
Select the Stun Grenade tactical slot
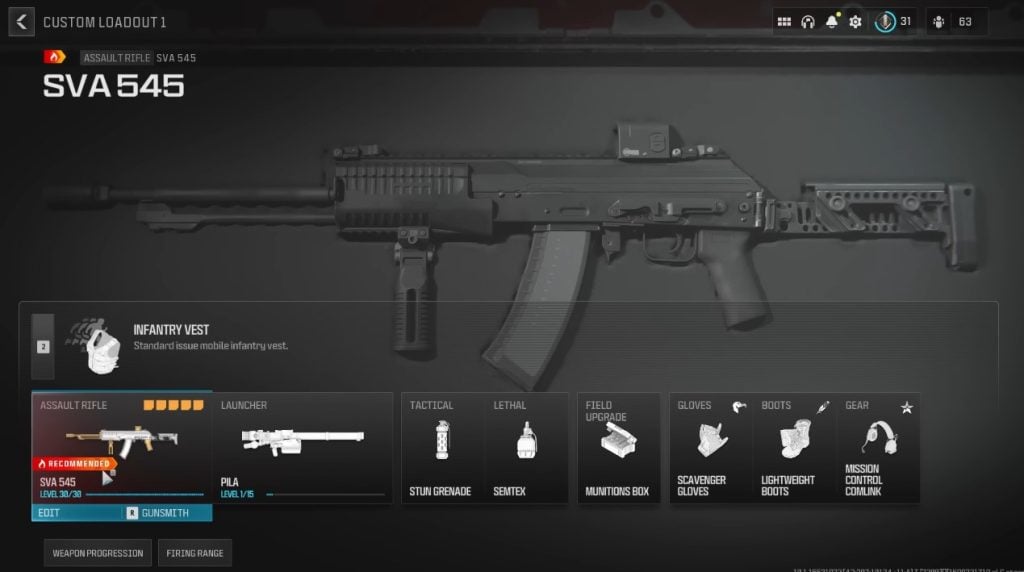pos(441,447)
